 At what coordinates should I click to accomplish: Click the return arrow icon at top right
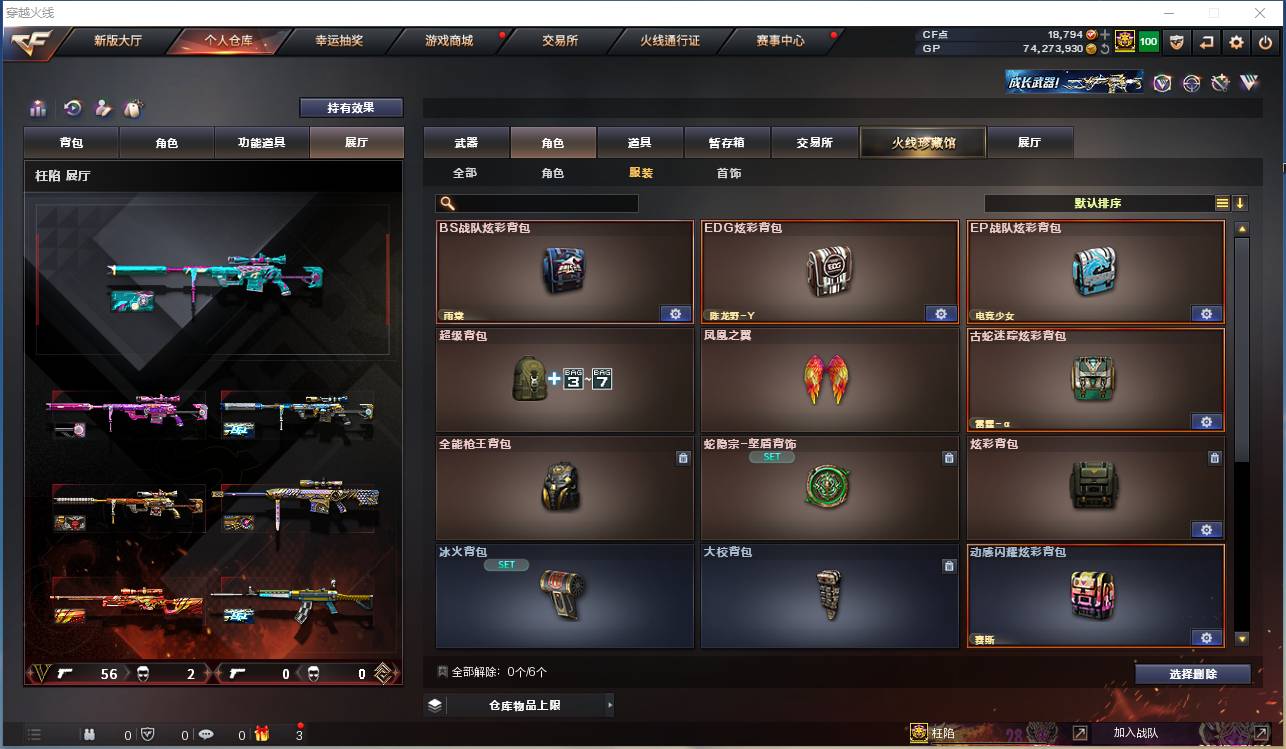(x=1207, y=42)
